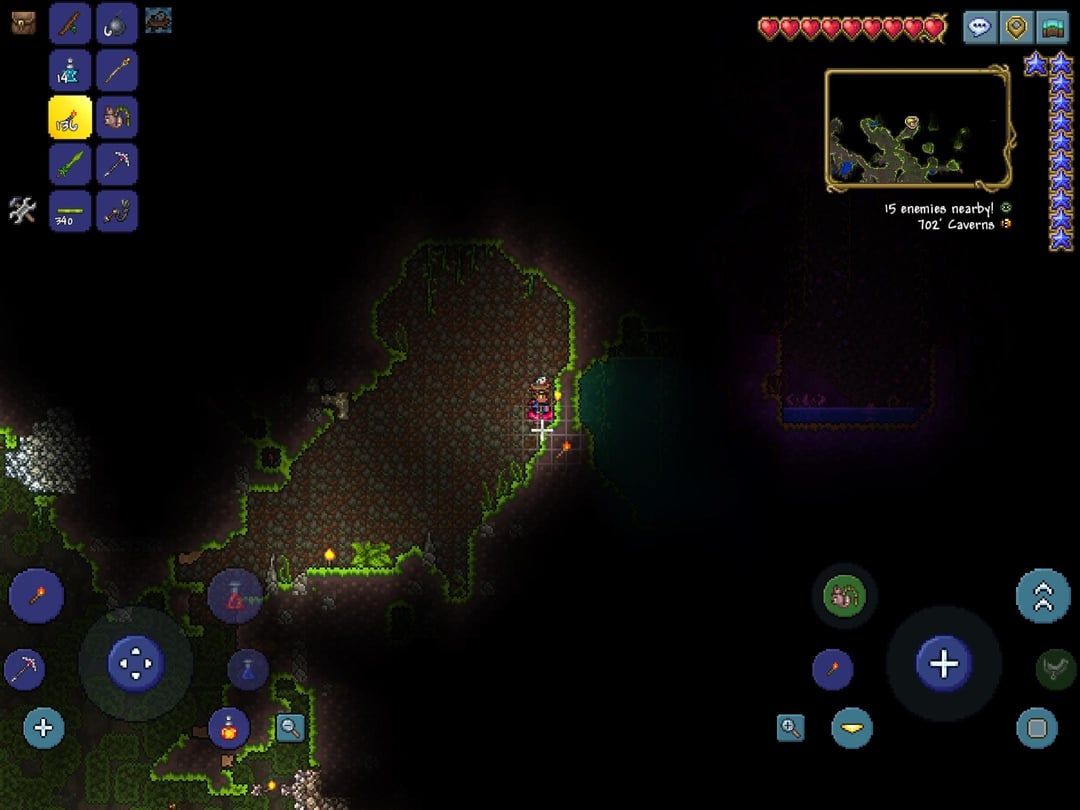Use the red healing potion quick button
The image size is (1080, 810).
(x=234, y=597)
